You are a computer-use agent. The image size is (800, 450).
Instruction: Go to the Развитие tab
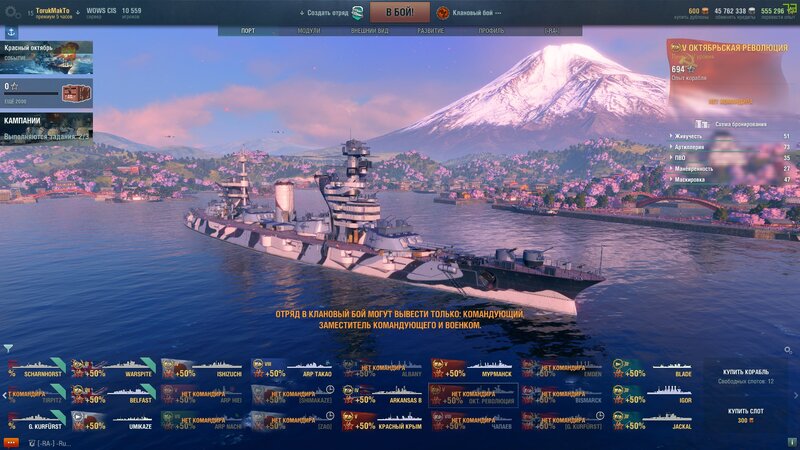pos(431,31)
